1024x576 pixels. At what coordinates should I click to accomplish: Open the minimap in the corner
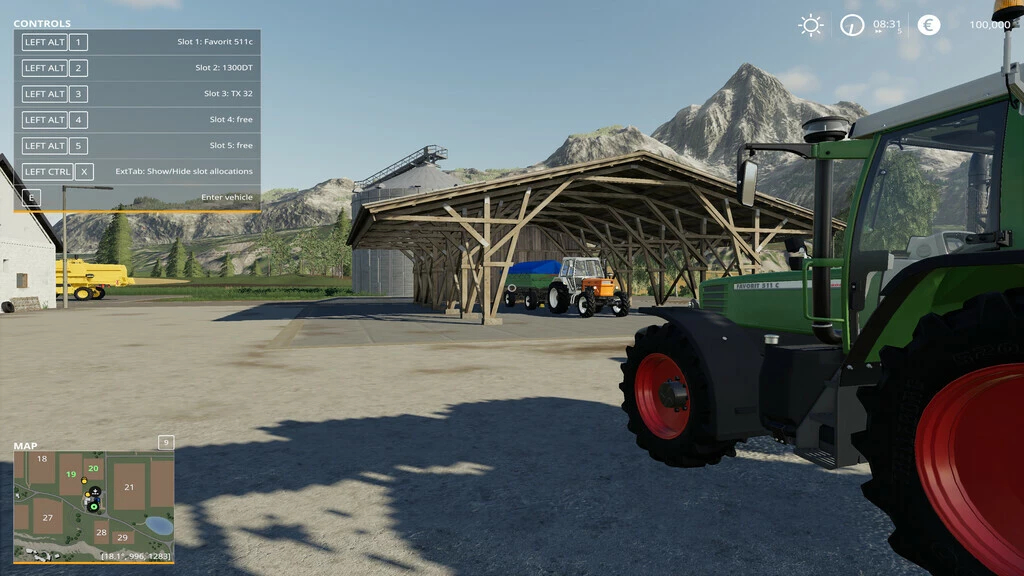93,506
